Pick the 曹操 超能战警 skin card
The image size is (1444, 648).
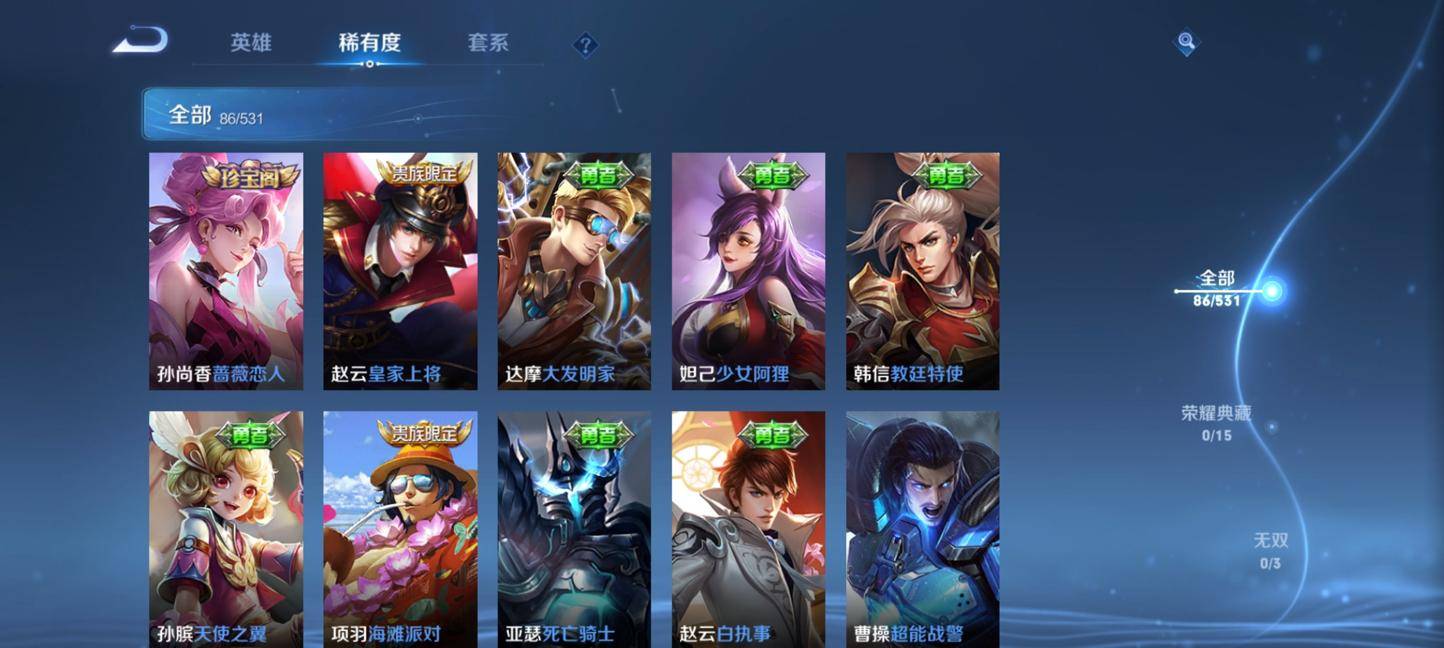[x=922, y=528]
